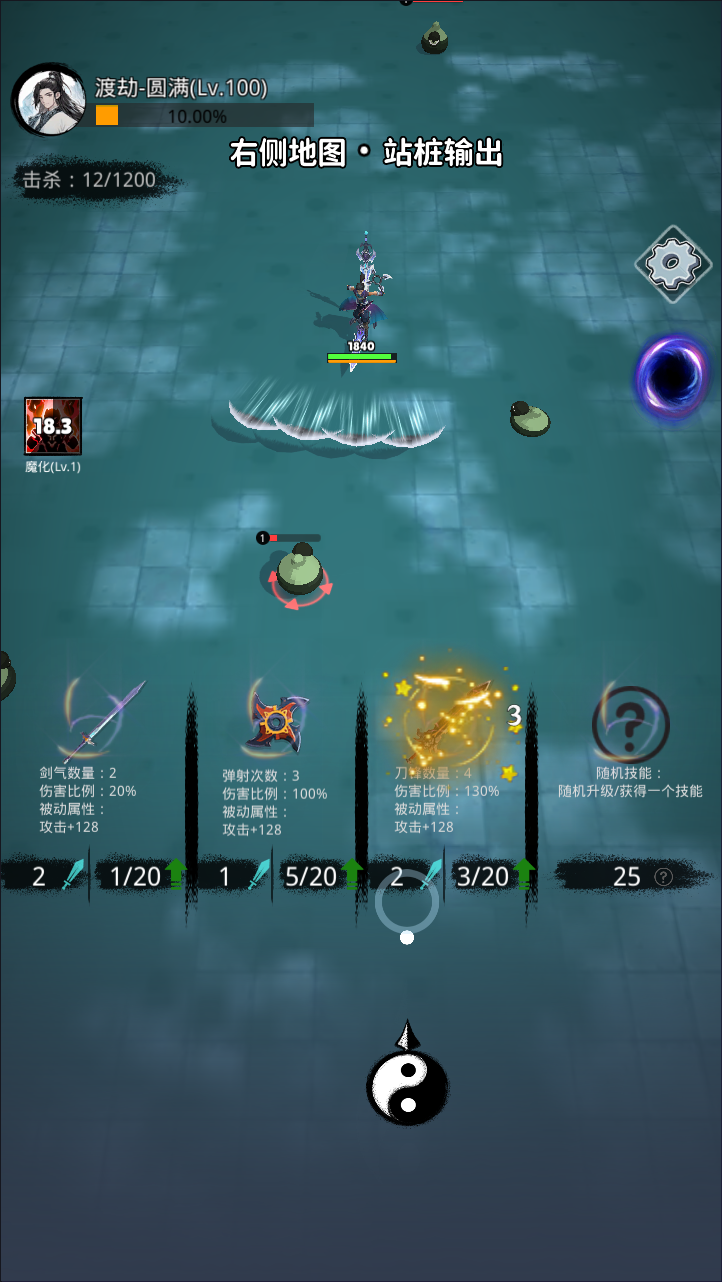The image size is (722, 1282).
Task: Tap the yin-yang joystick control
Action: [x=407, y=1086]
